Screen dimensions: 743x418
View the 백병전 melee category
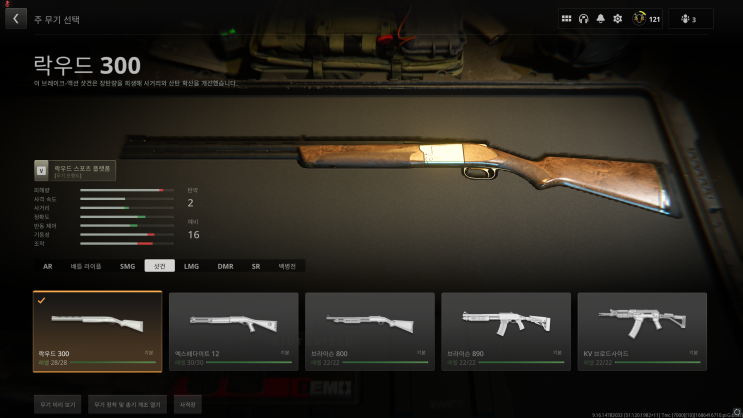287,266
